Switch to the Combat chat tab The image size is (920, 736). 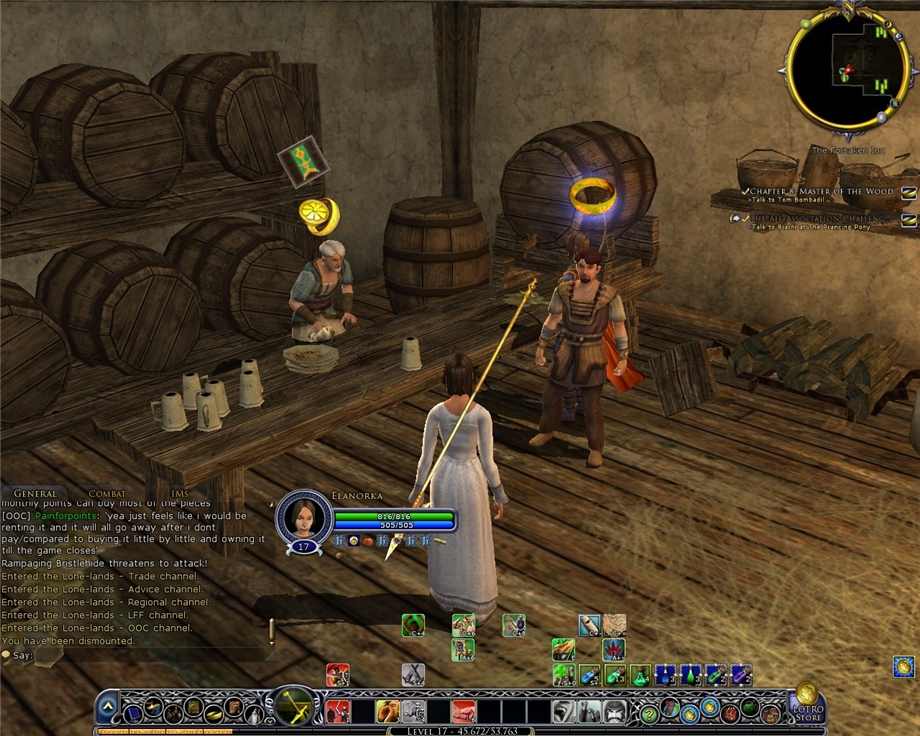coord(107,493)
